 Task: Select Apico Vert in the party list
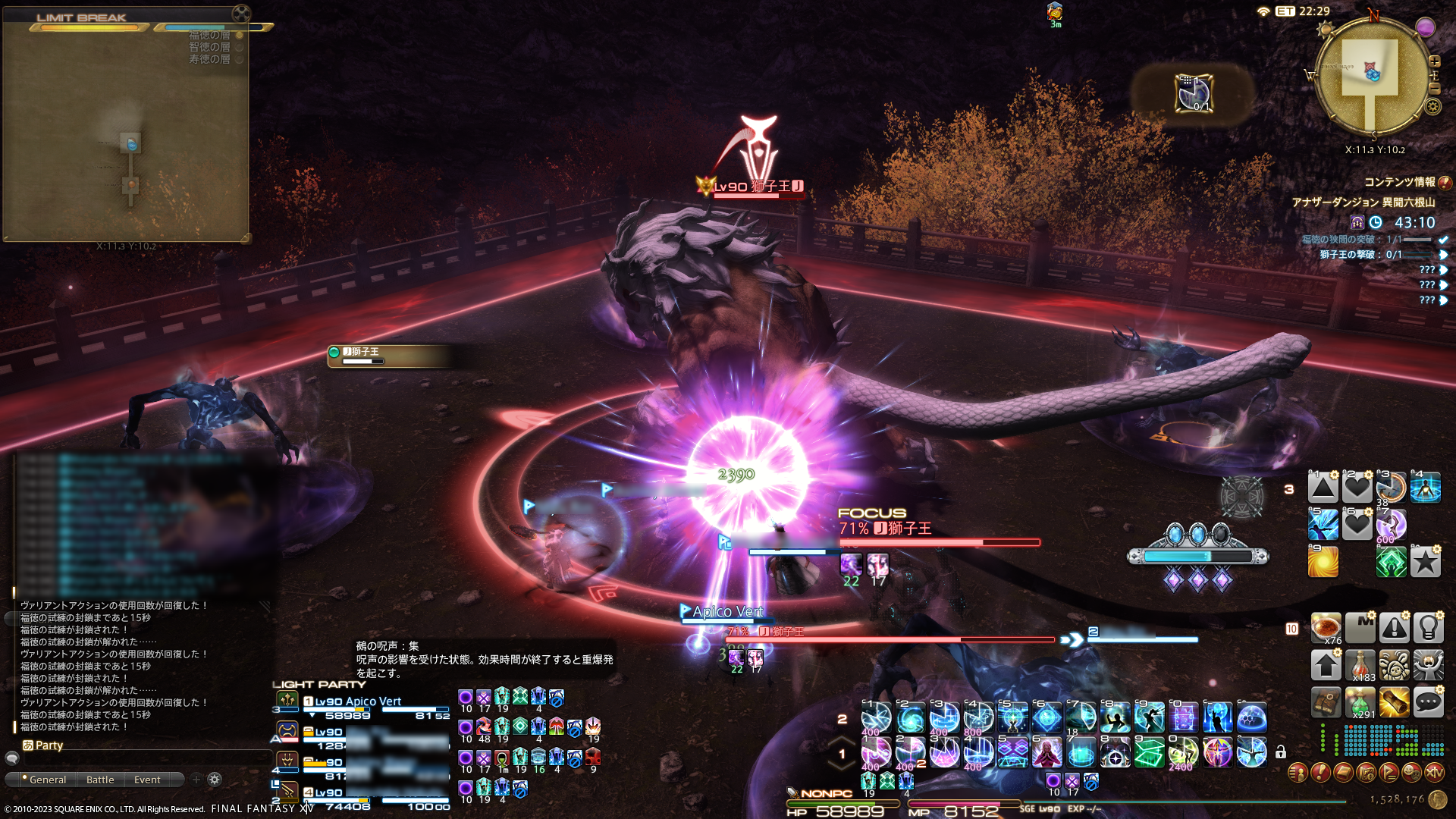358,701
